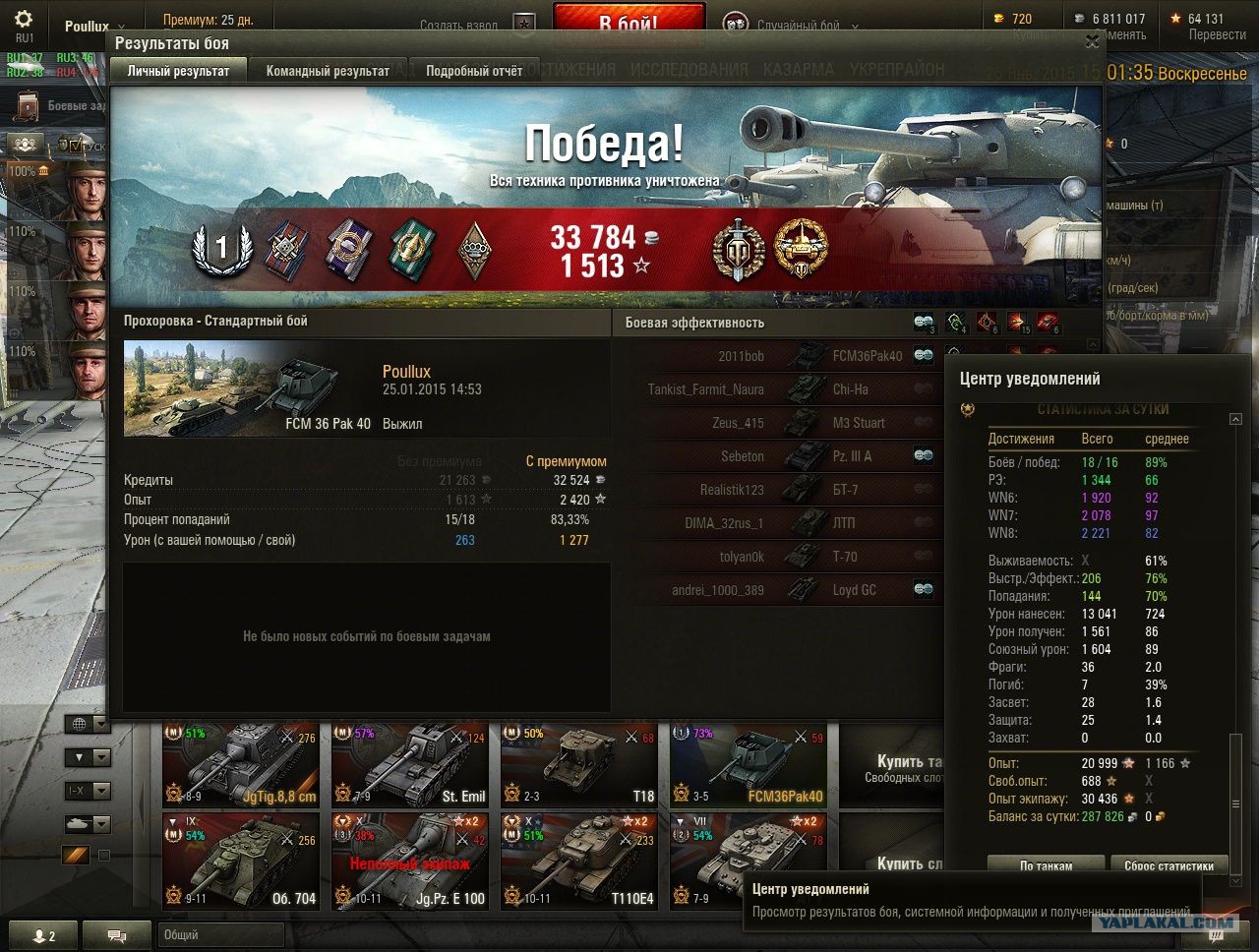Switch to the Командный результат tab
This screenshot has width=1259, height=952.
[x=328, y=71]
